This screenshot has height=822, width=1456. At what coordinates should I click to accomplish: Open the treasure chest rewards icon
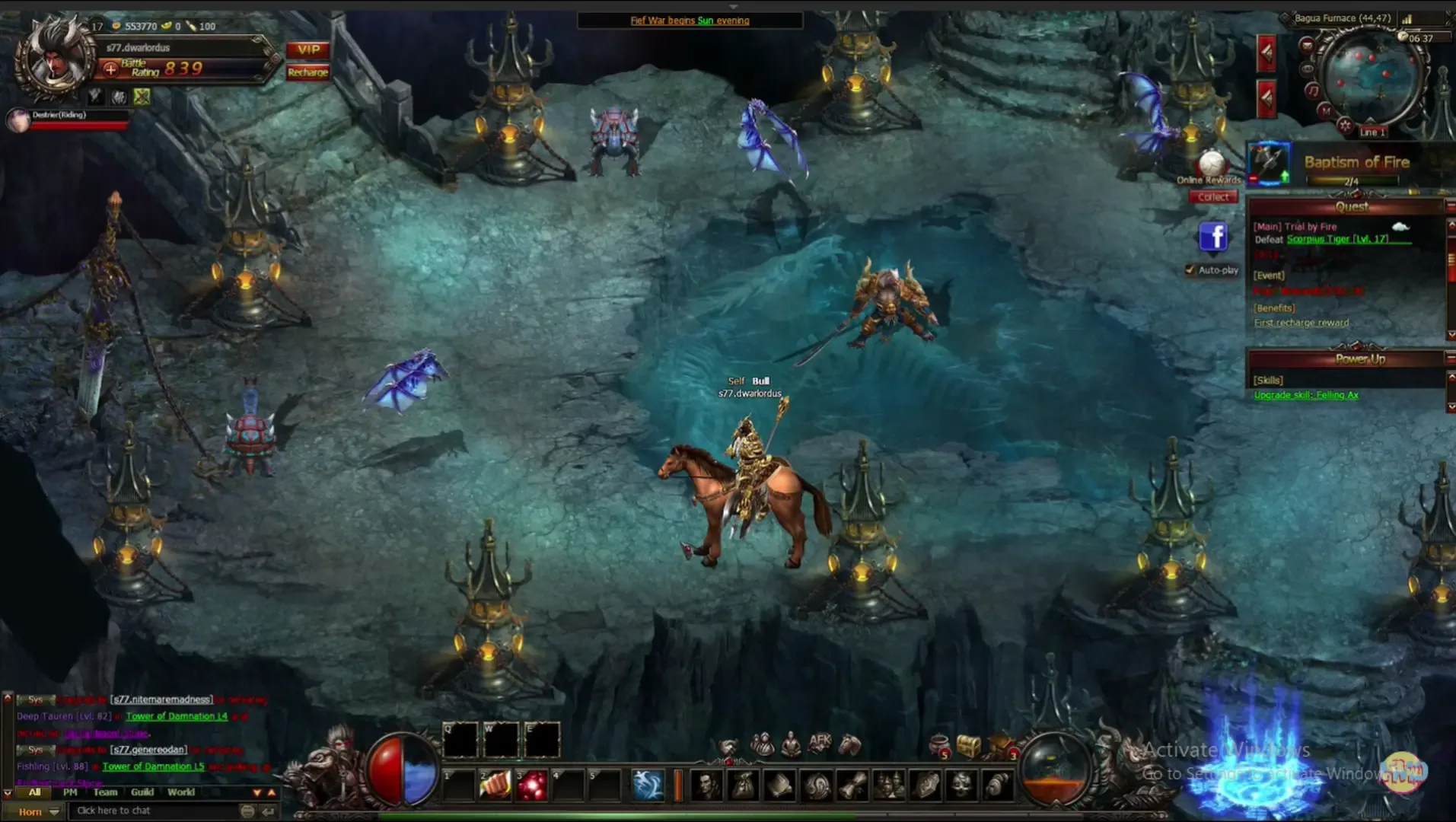pos(968,745)
